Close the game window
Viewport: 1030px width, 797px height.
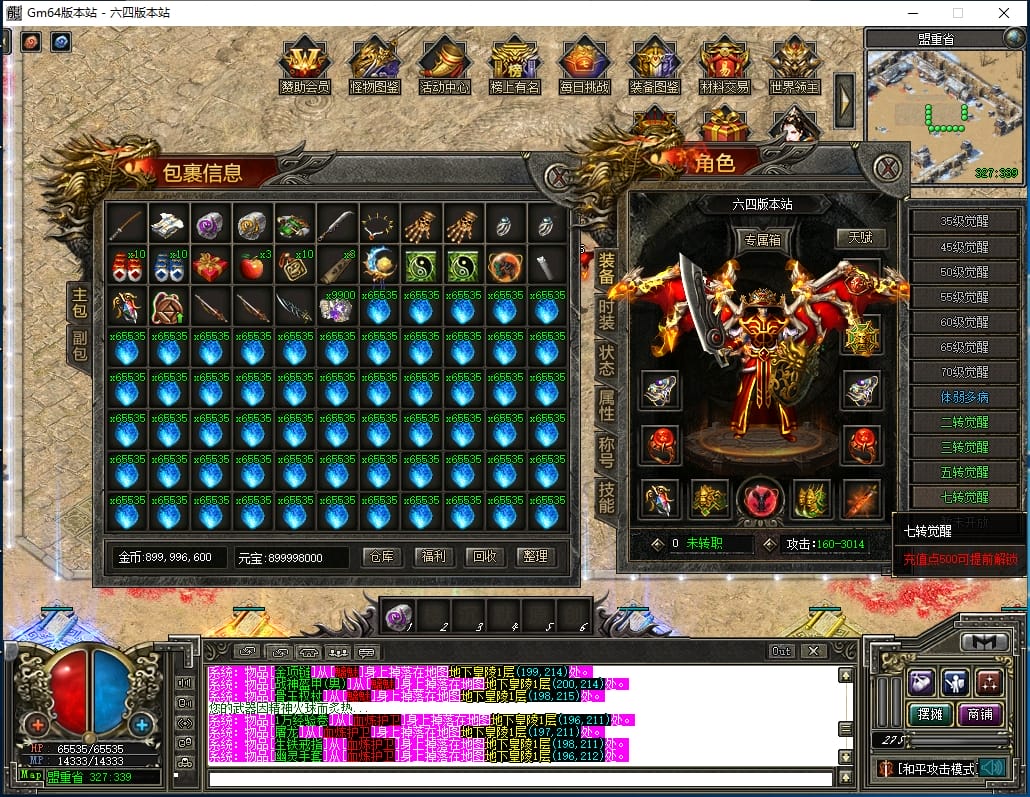point(1003,13)
